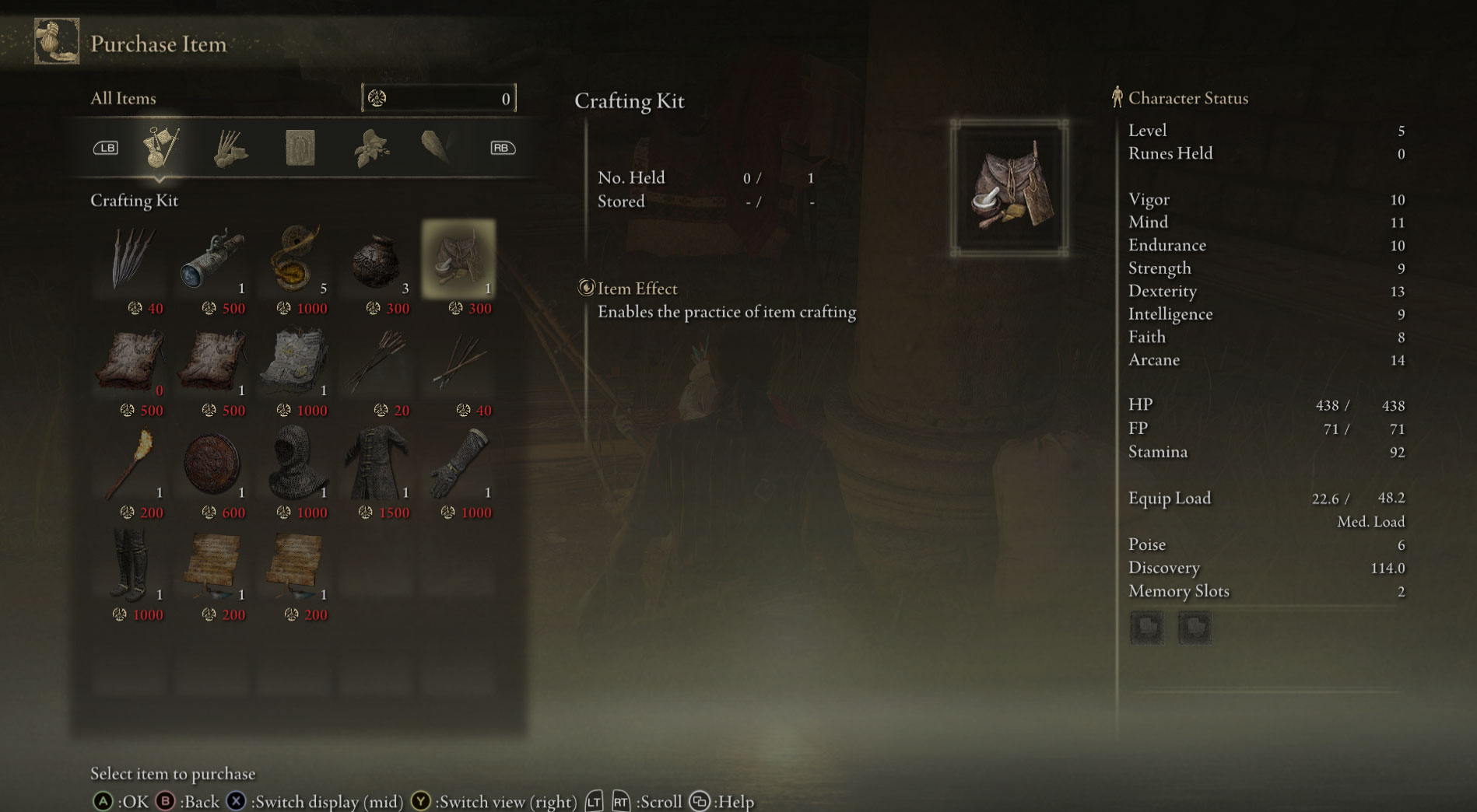Select the round leather shield

[212, 464]
